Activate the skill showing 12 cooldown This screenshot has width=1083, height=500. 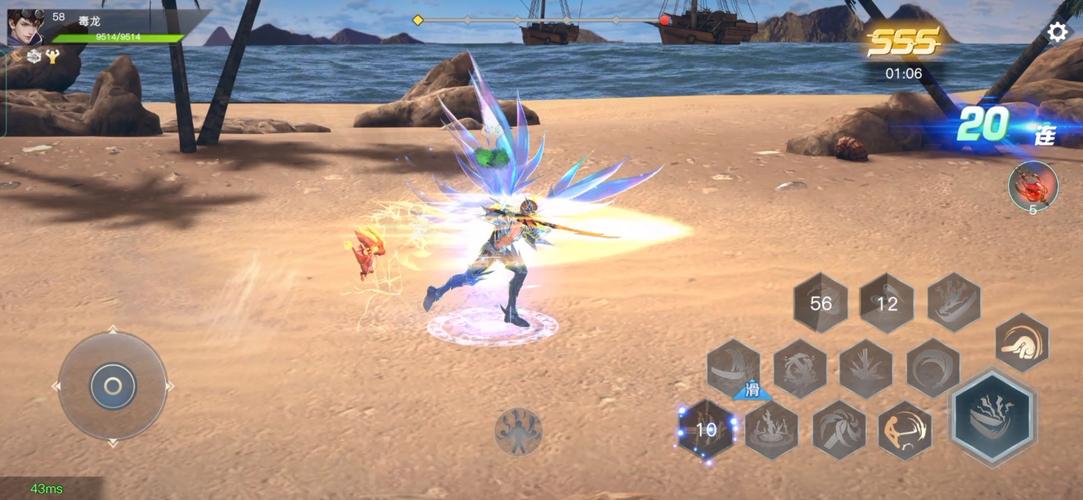coord(887,303)
